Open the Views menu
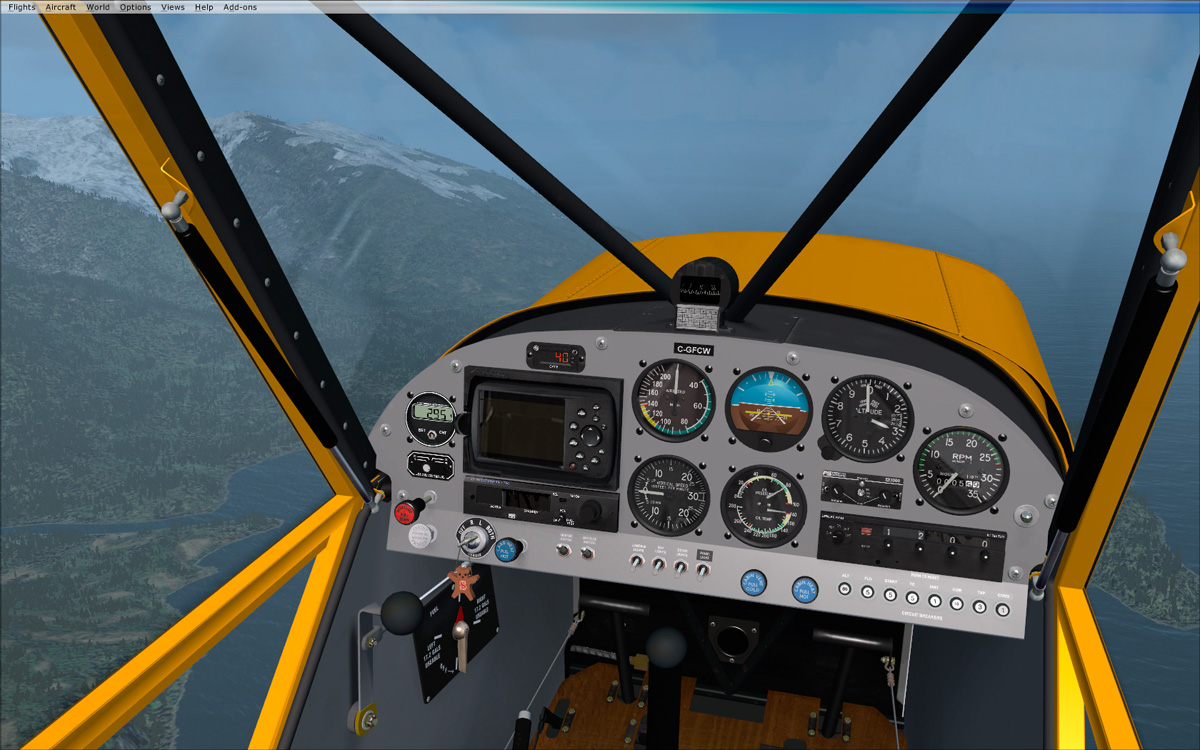The width and height of the screenshot is (1200, 750). click(x=173, y=7)
